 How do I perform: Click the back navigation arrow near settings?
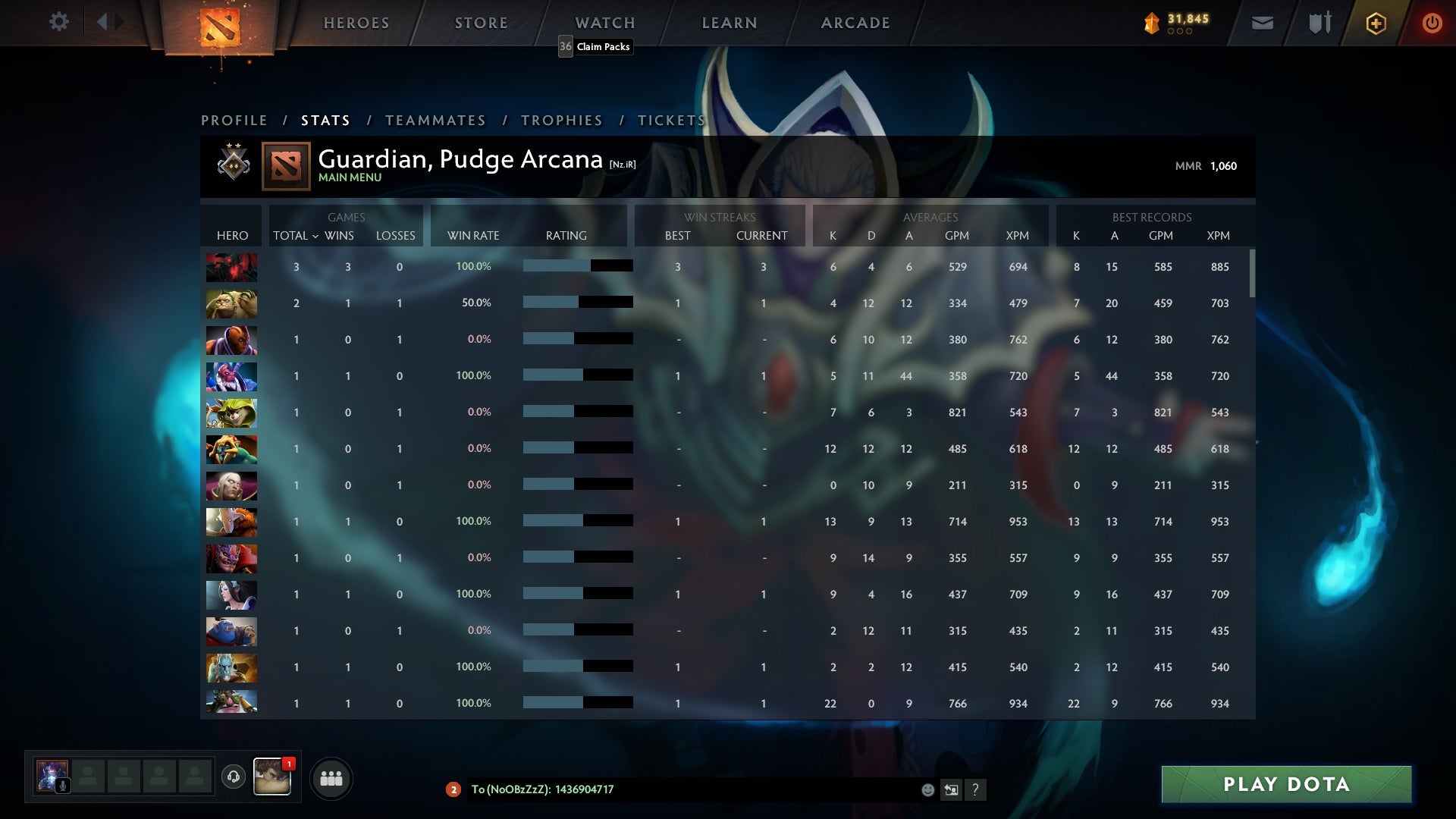click(101, 22)
